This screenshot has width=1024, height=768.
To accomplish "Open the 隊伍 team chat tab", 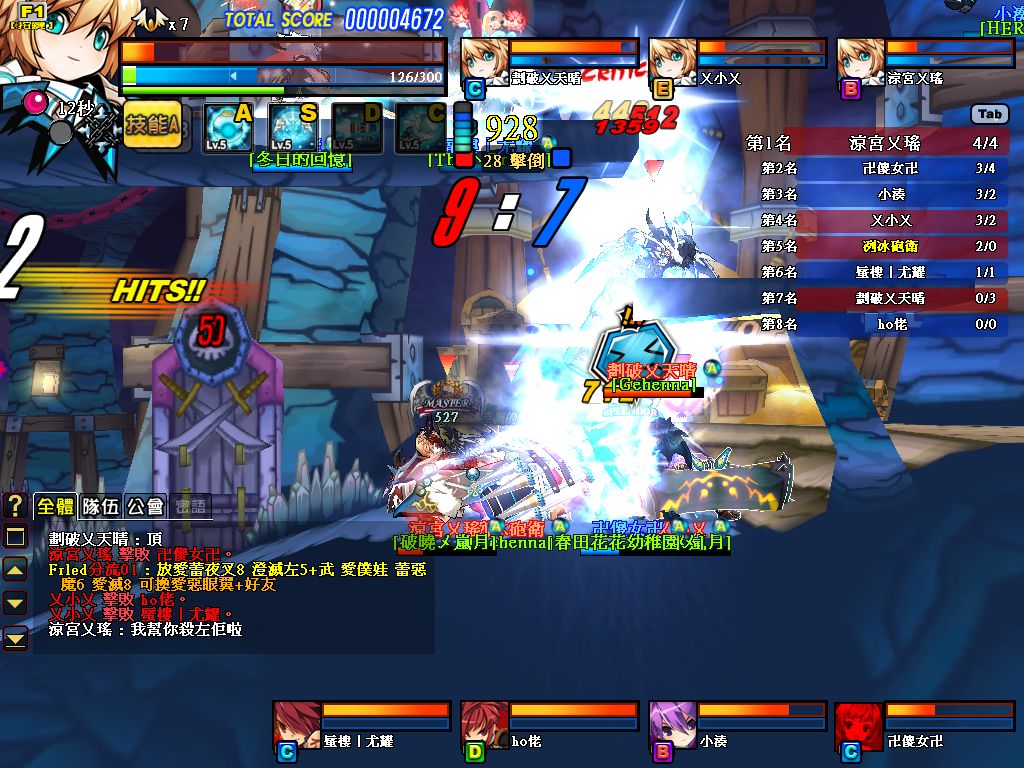I will (100, 506).
